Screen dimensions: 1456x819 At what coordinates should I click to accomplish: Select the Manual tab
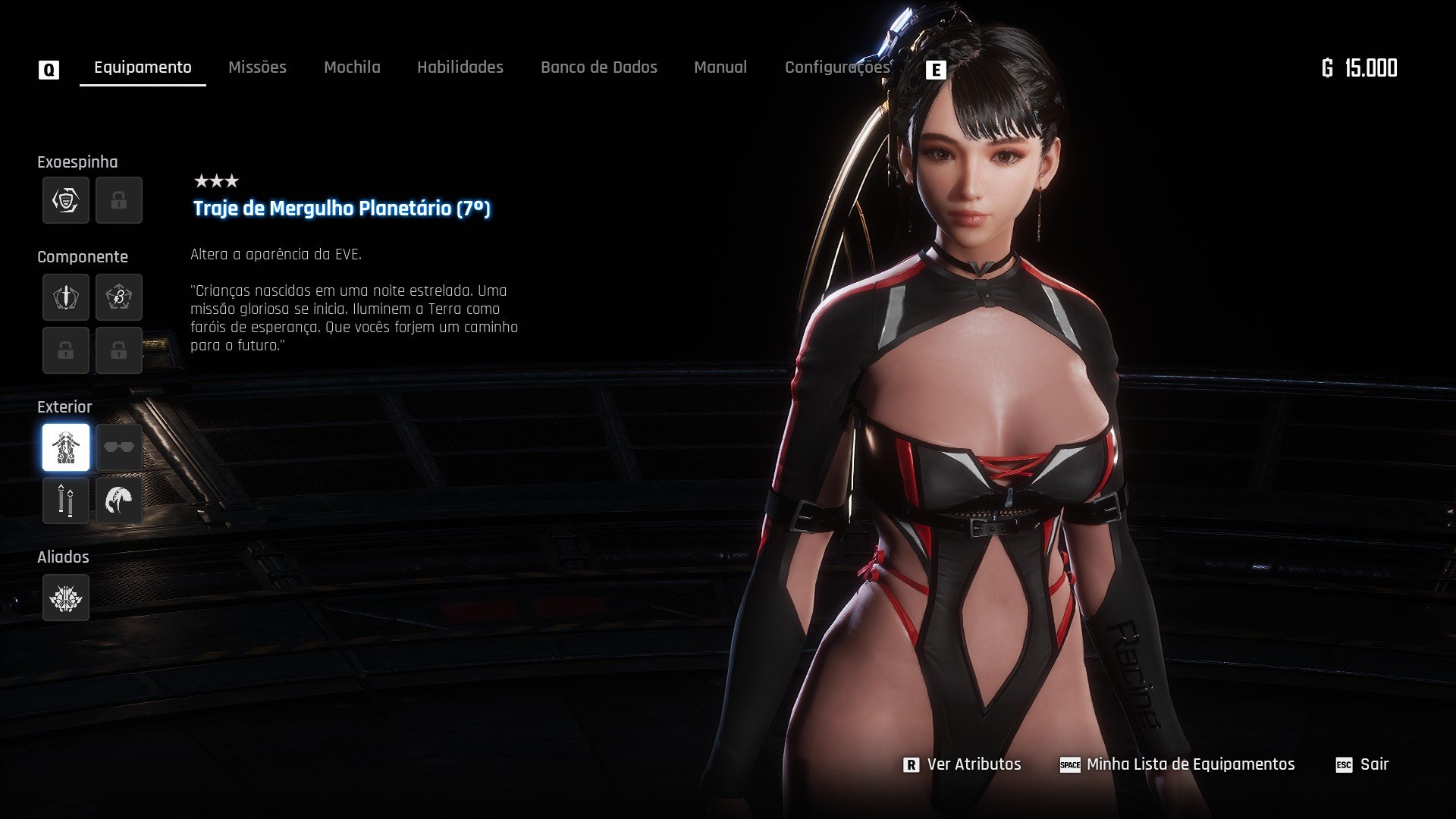pos(720,67)
